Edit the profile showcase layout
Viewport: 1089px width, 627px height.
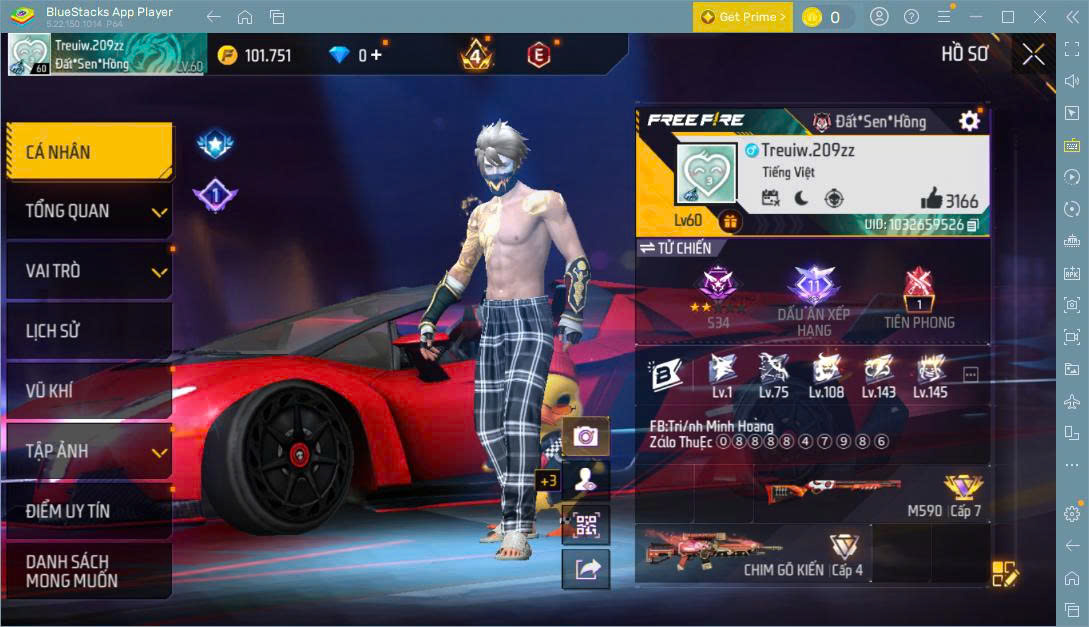pyautogui.click(x=1004, y=573)
